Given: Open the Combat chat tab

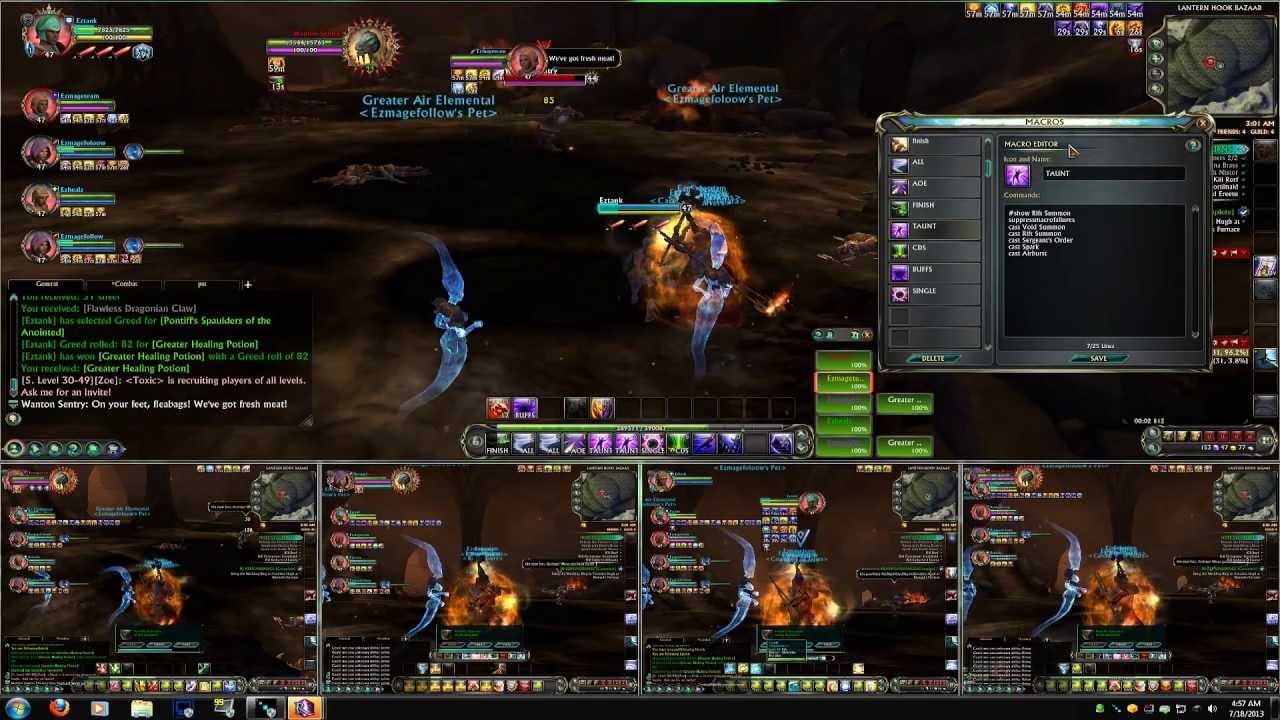Looking at the screenshot, I should (x=124, y=284).
